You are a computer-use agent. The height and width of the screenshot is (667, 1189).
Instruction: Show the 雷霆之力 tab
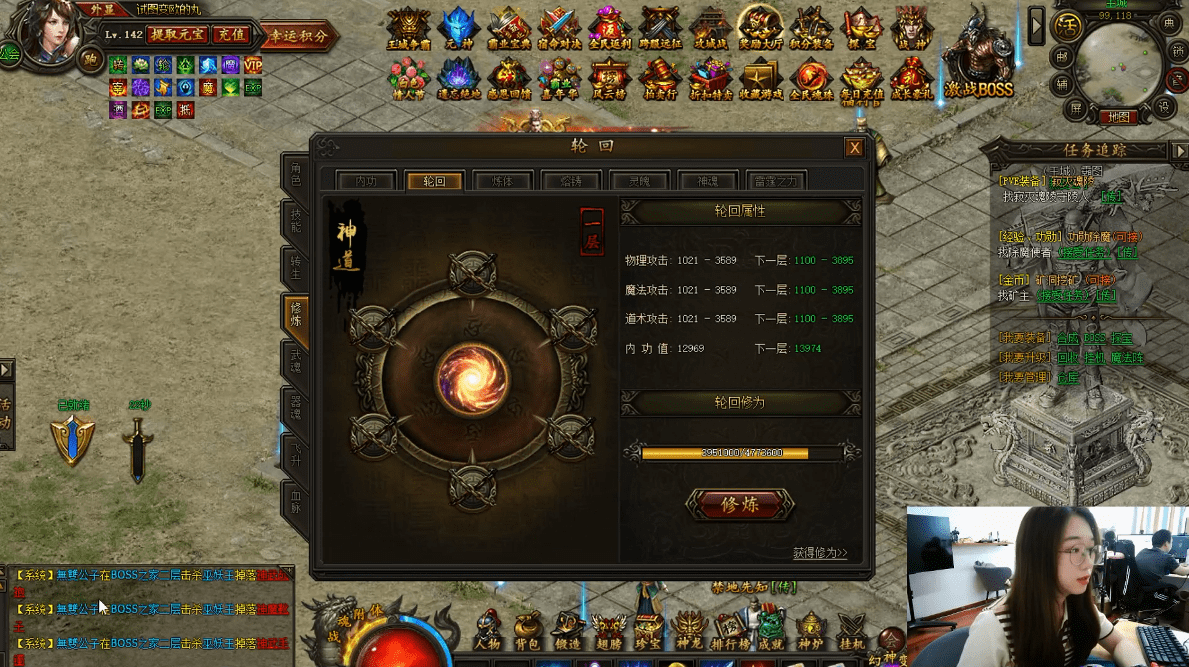pyautogui.click(x=775, y=181)
